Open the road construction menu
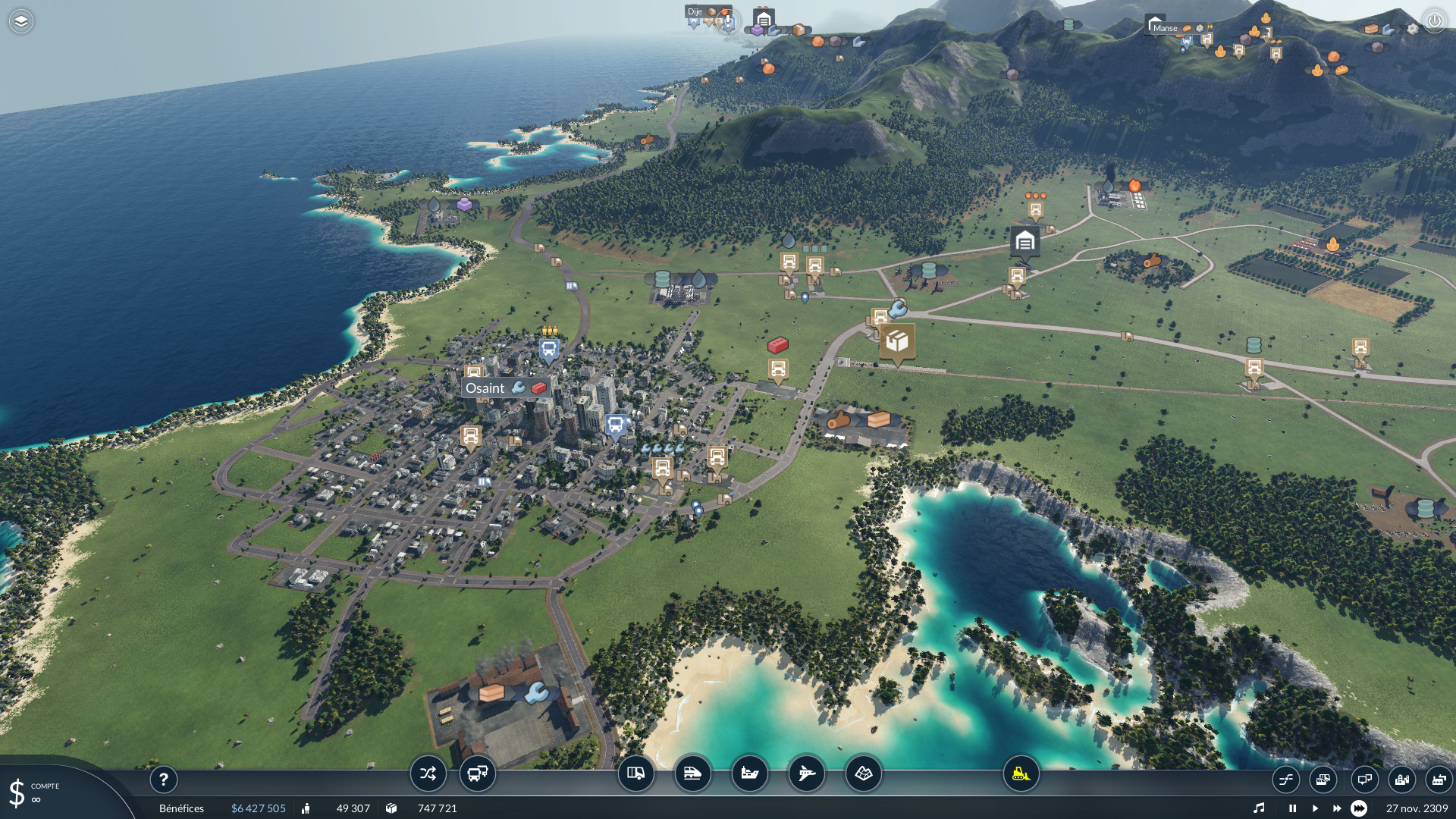 pyautogui.click(x=635, y=773)
